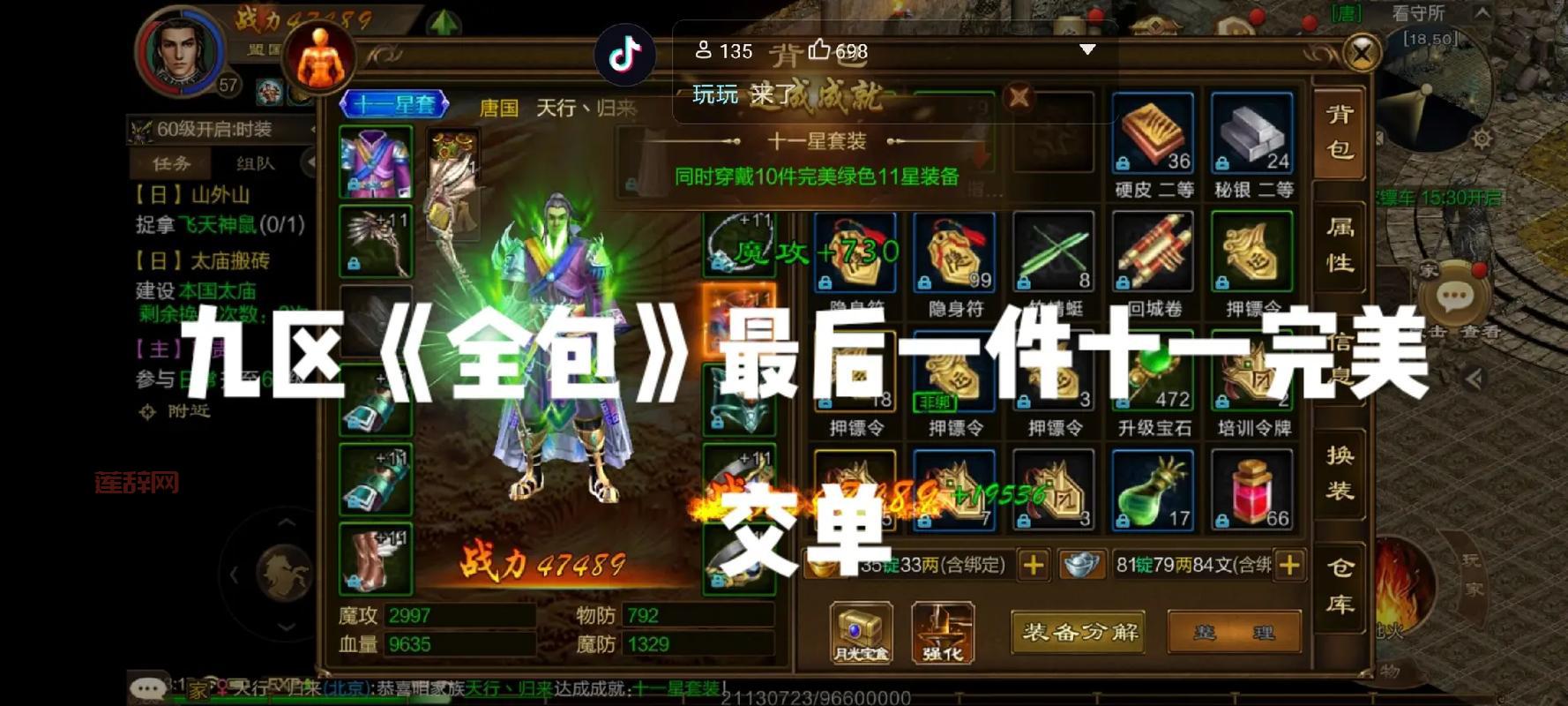Toggle the lock on the 秘银 二等 slot
Screen dimensions: 1568x706
(x=1225, y=163)
